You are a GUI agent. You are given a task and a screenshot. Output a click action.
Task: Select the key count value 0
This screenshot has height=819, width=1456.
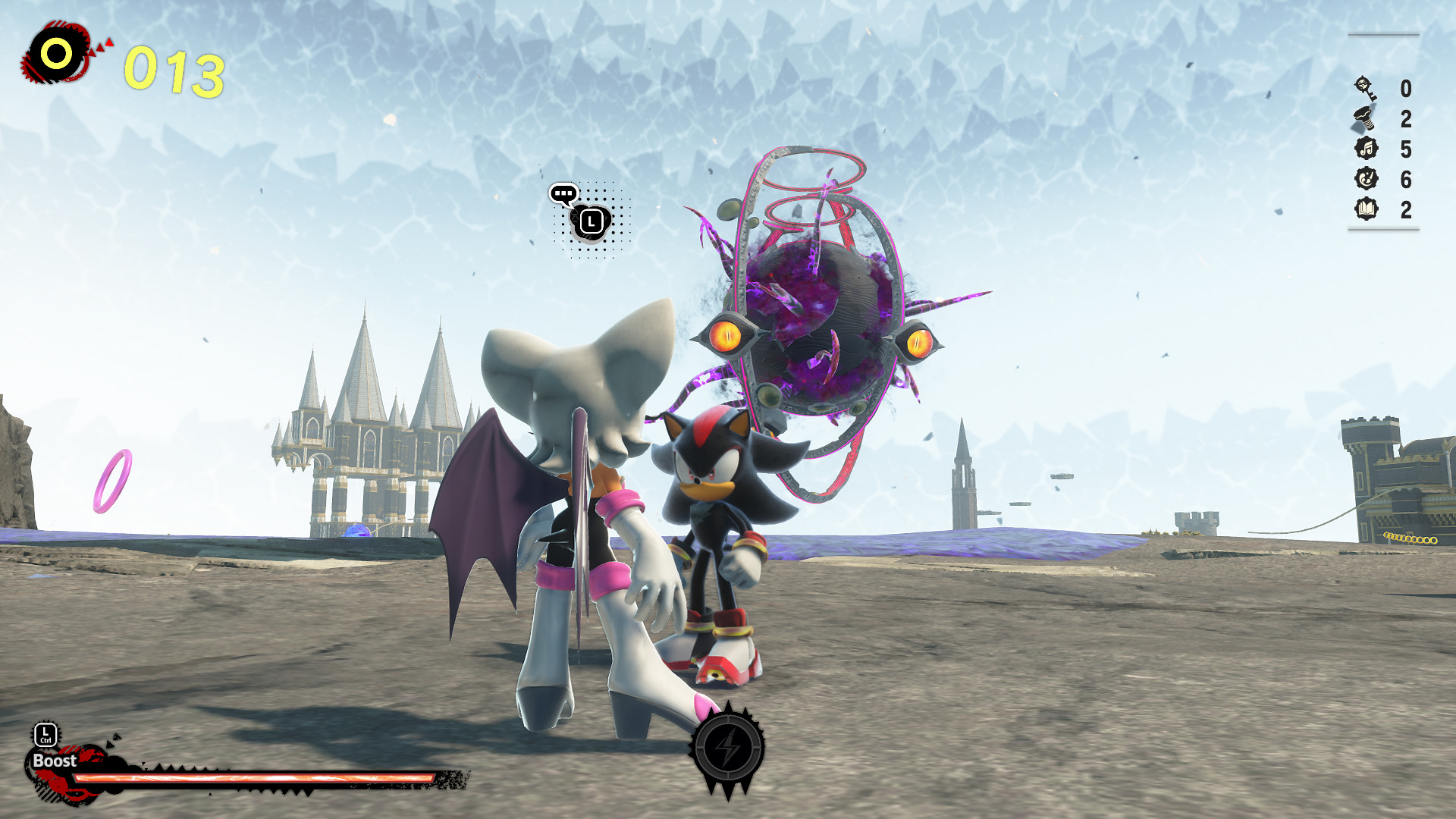1404,87
